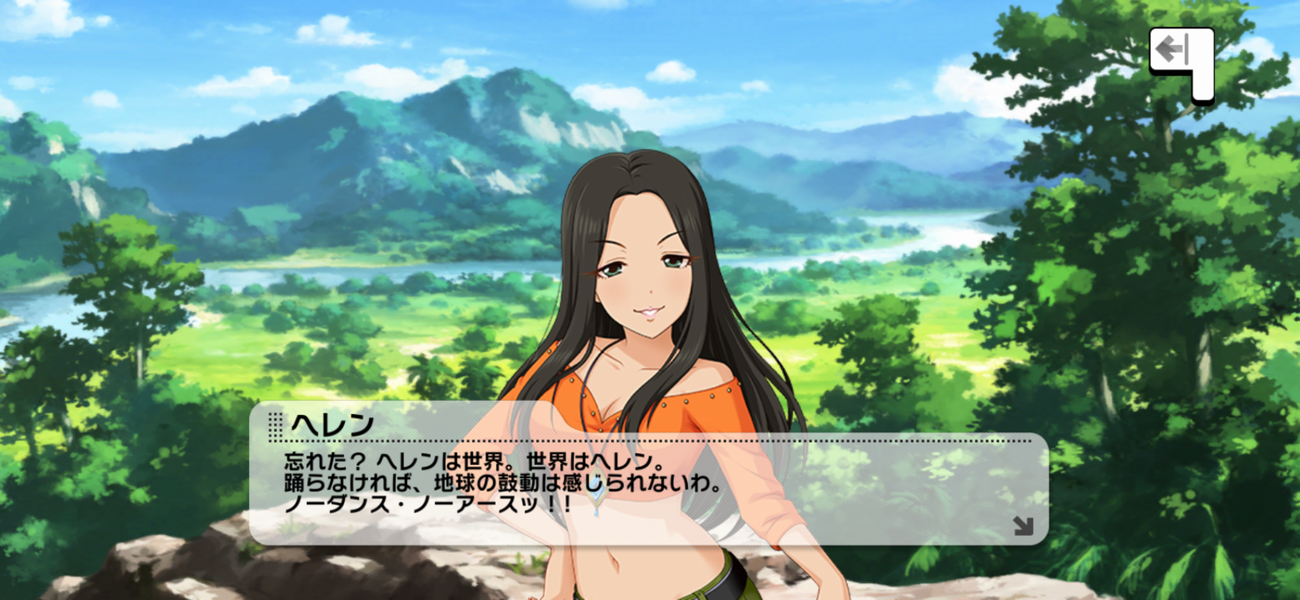Advance dialogue with the bottom-right arrow indicator
The image size is (1300, 600).
pyautogui.click(x=1022, y=525)
